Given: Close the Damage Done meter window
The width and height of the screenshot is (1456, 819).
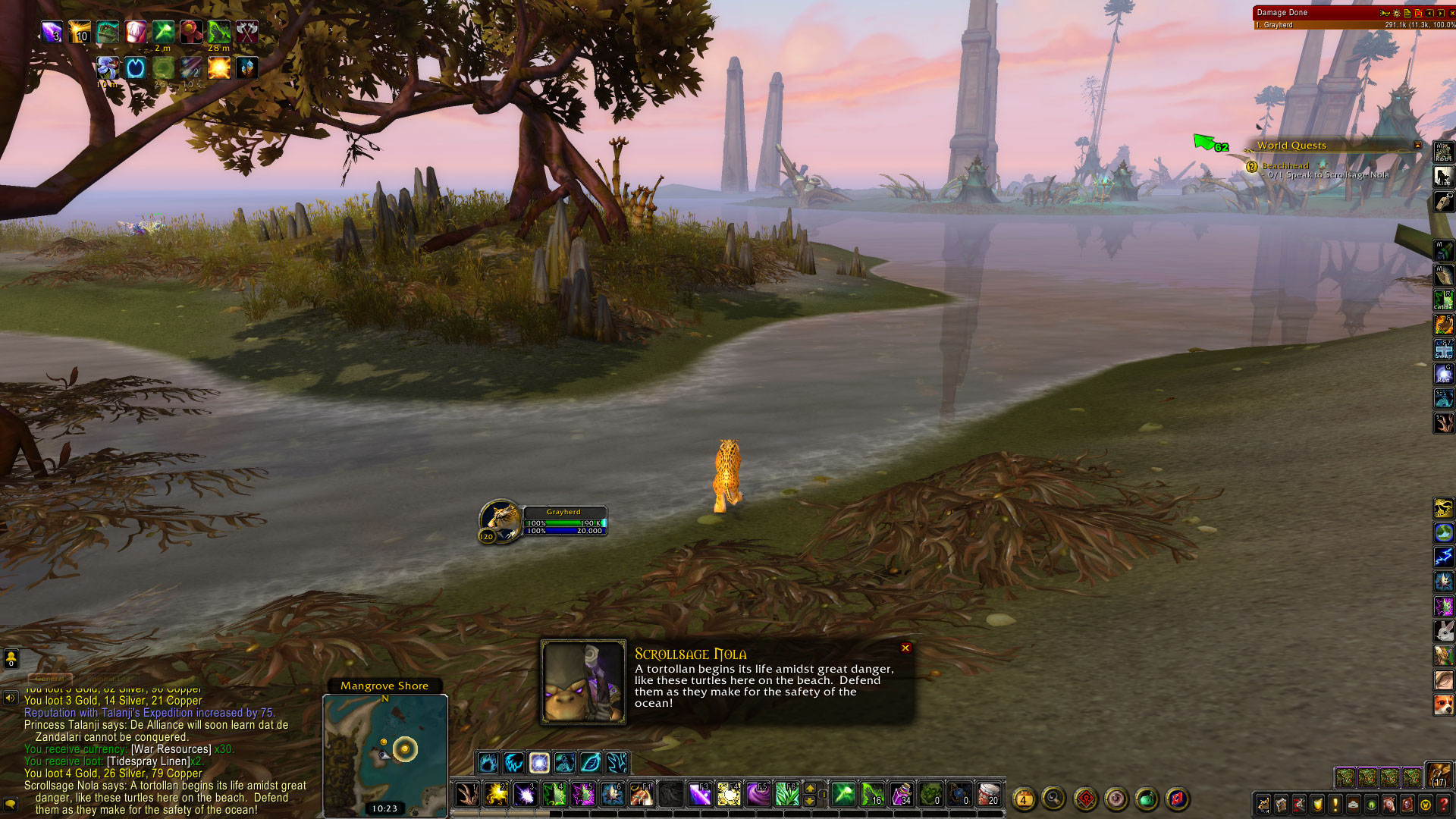Looking at the screenshot, I should tap(1451, 13).
